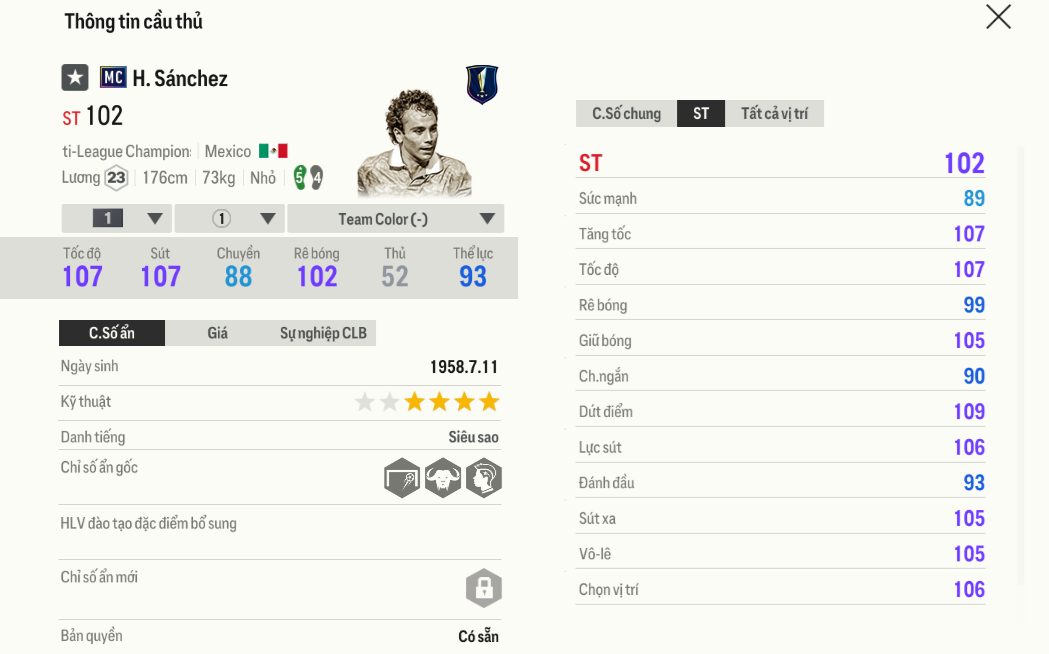Click the head profile trait icon
Viewport: 1049px width, 654px height.
(x=483, y=479)
